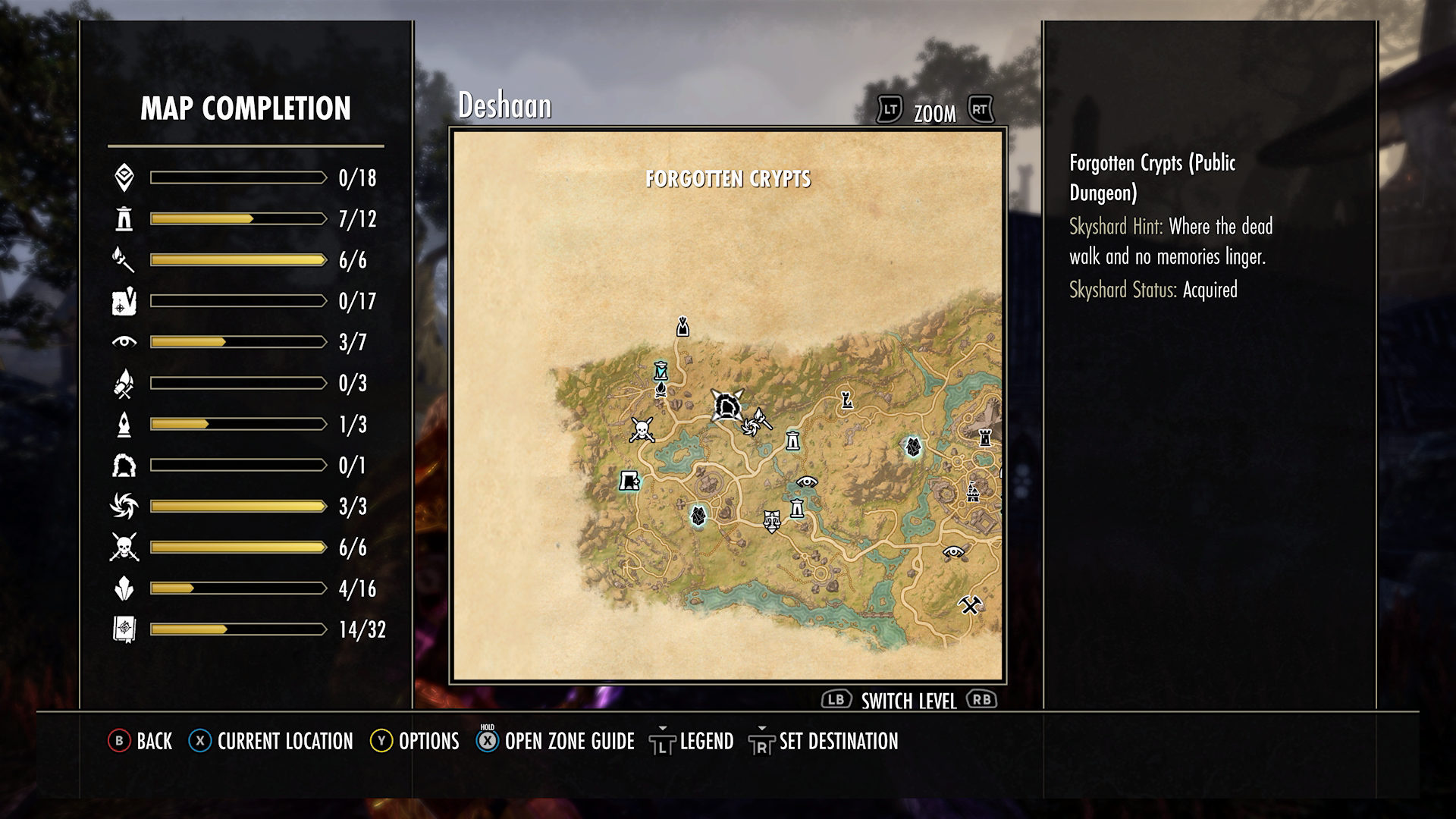Image resolution: width=1456 pixels, height=819 pixels.
Task: Select the chess rook shaped marker
Action: [x=846, y=400]
